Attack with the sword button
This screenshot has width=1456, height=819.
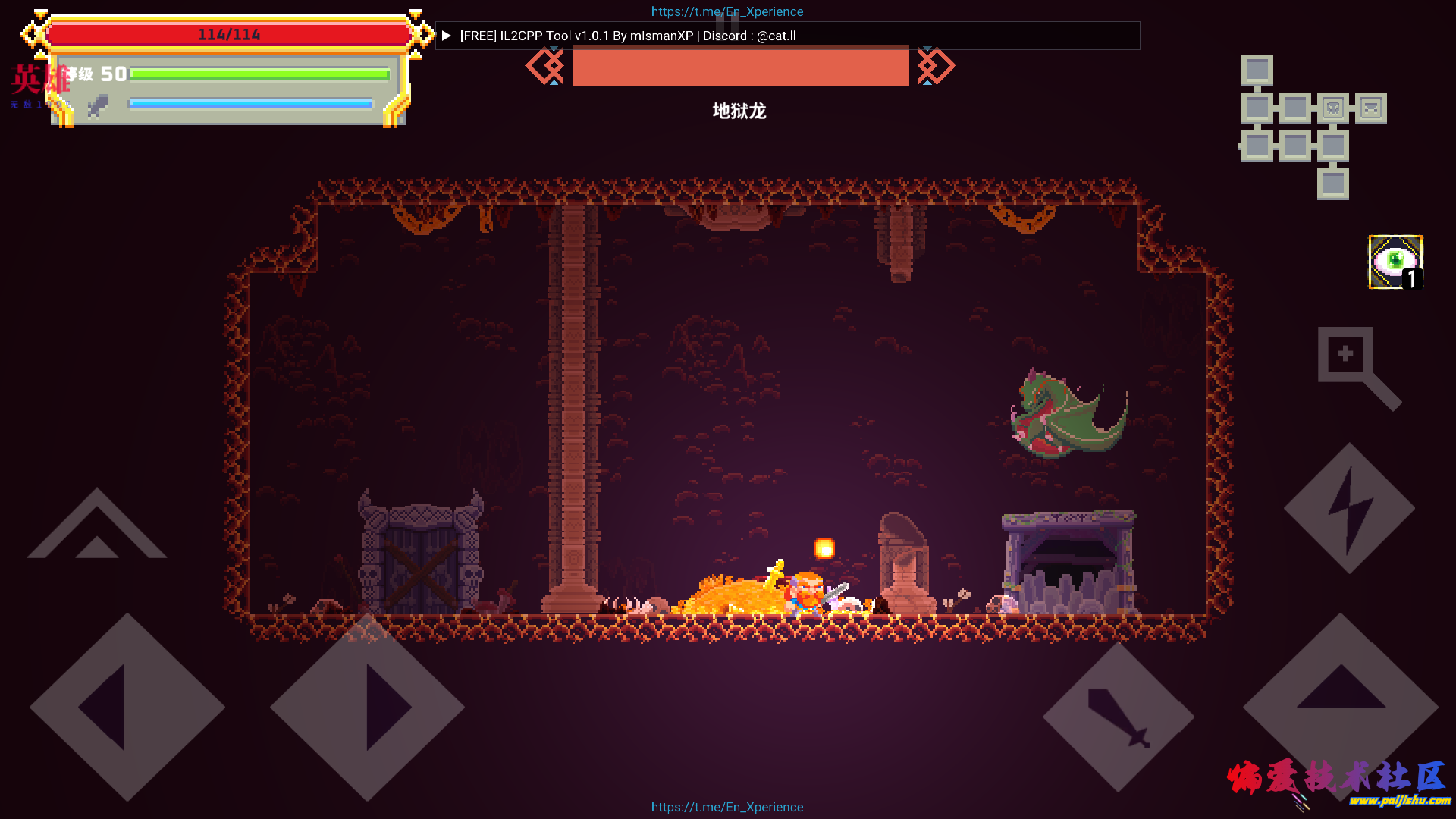point(1118,717)
